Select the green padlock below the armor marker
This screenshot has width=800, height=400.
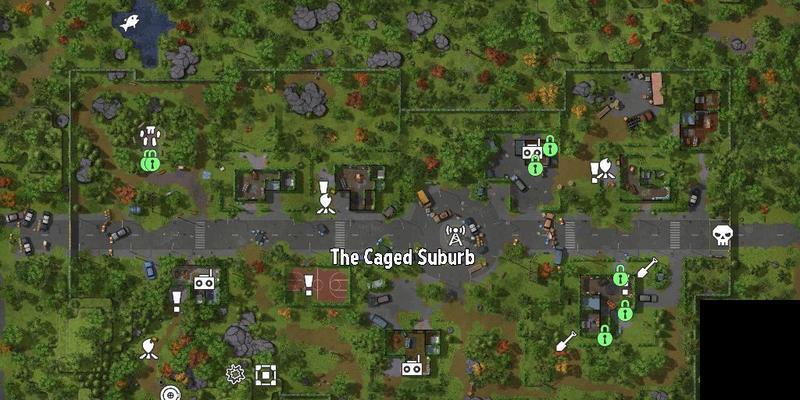click(150, 159)
